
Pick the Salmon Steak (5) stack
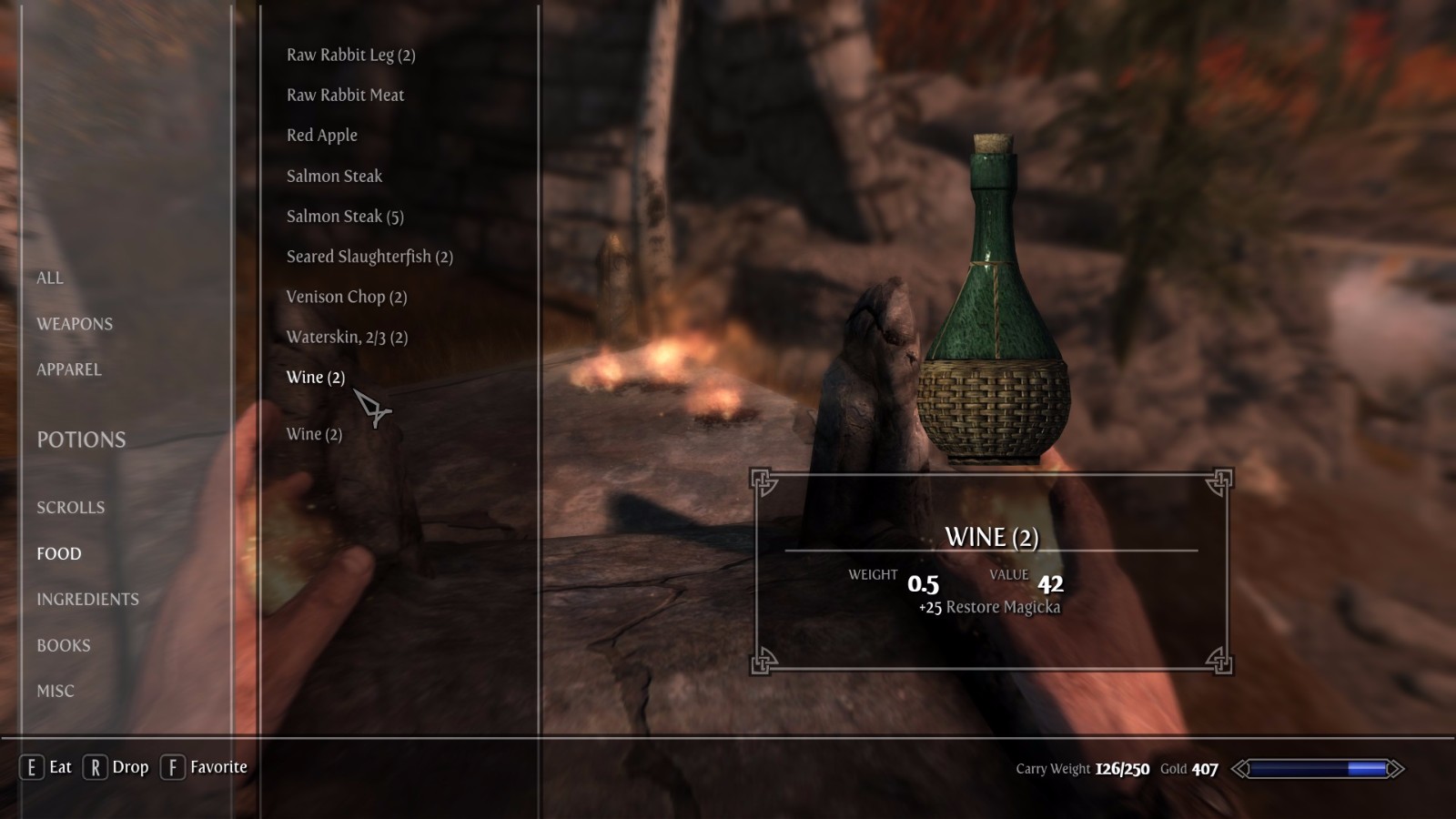click(345, 217)
